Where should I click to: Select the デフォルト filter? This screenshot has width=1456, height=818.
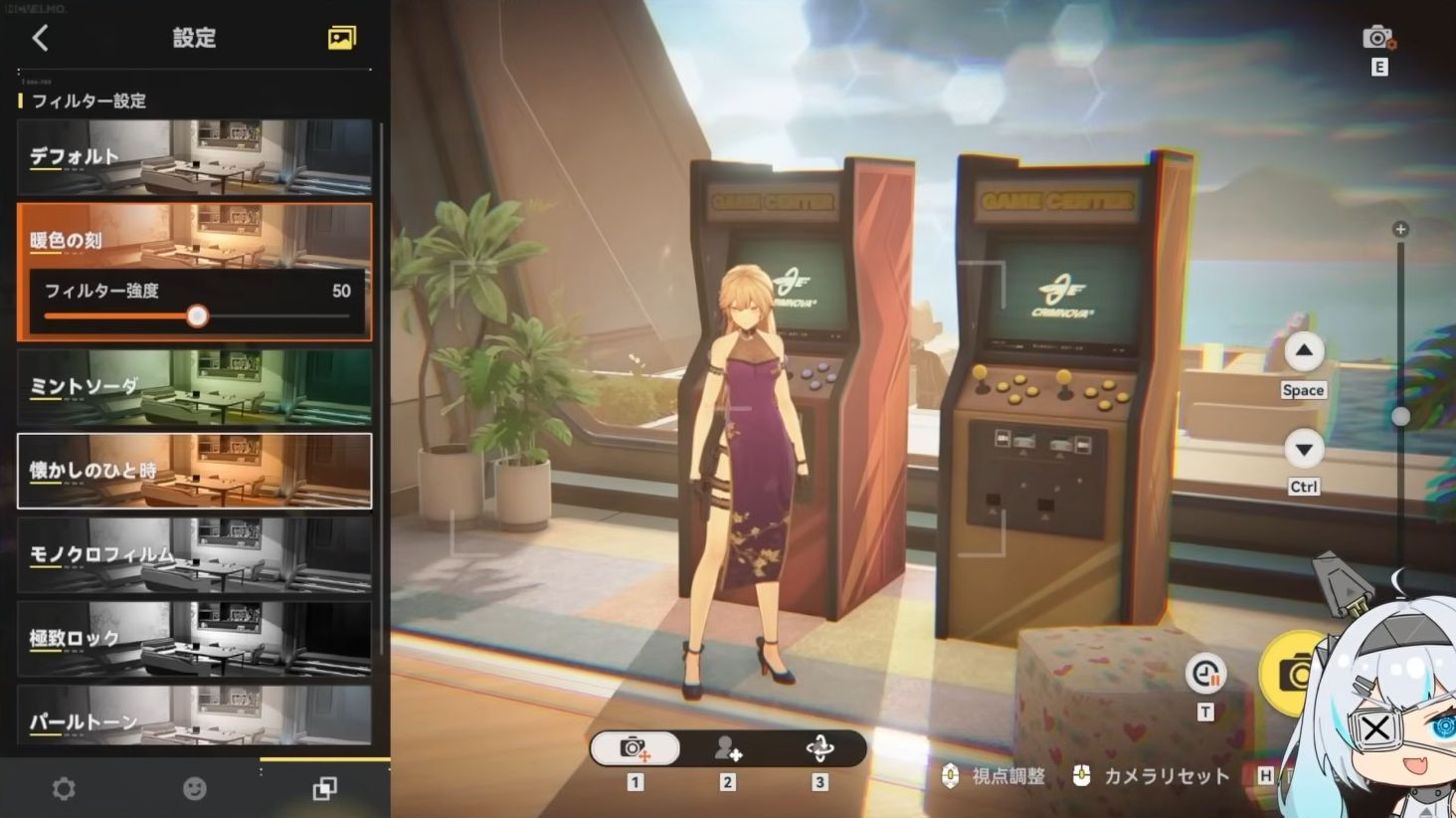[x=194, y=157]
